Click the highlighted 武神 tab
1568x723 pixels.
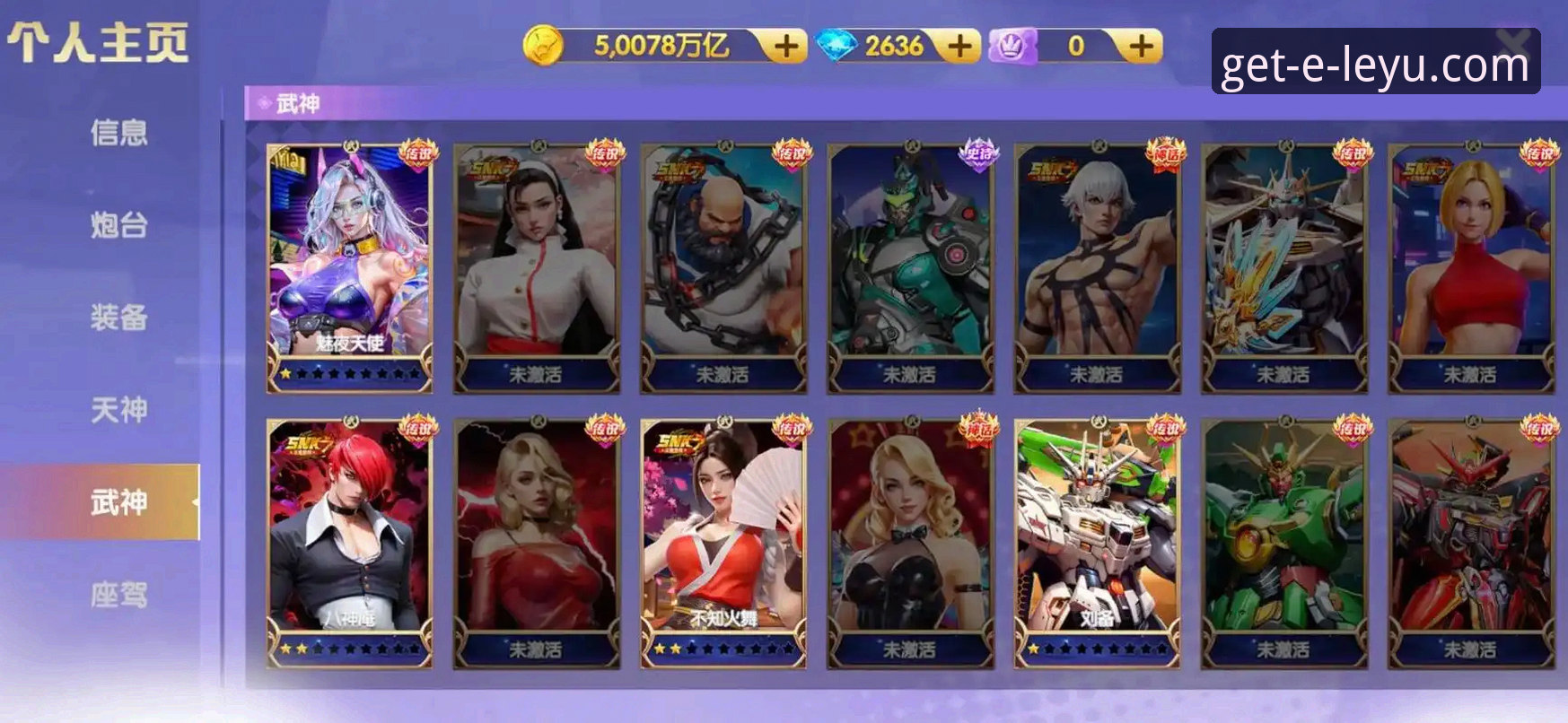click(118, 502)
